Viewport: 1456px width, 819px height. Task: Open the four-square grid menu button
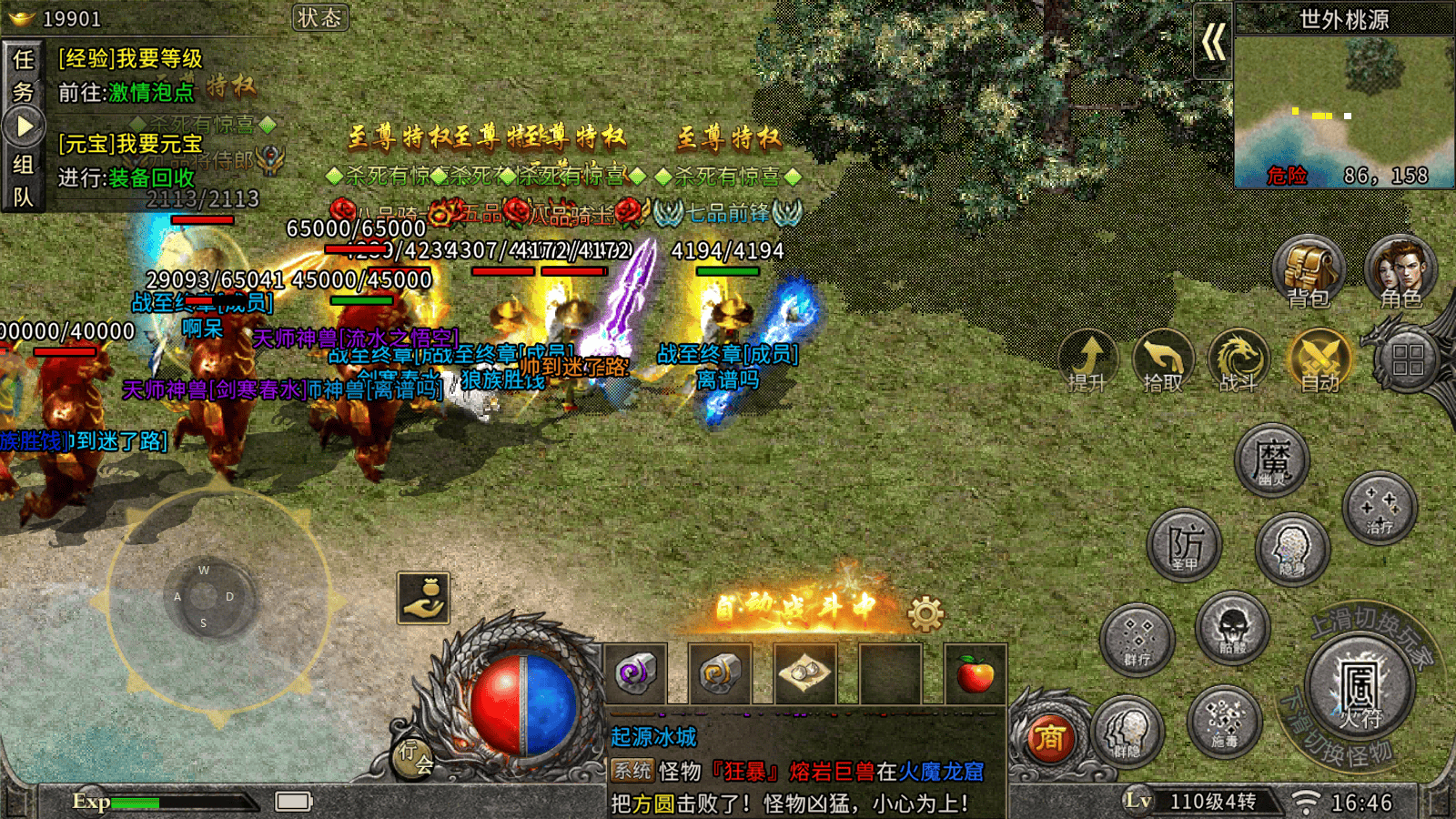(1407, 360)
